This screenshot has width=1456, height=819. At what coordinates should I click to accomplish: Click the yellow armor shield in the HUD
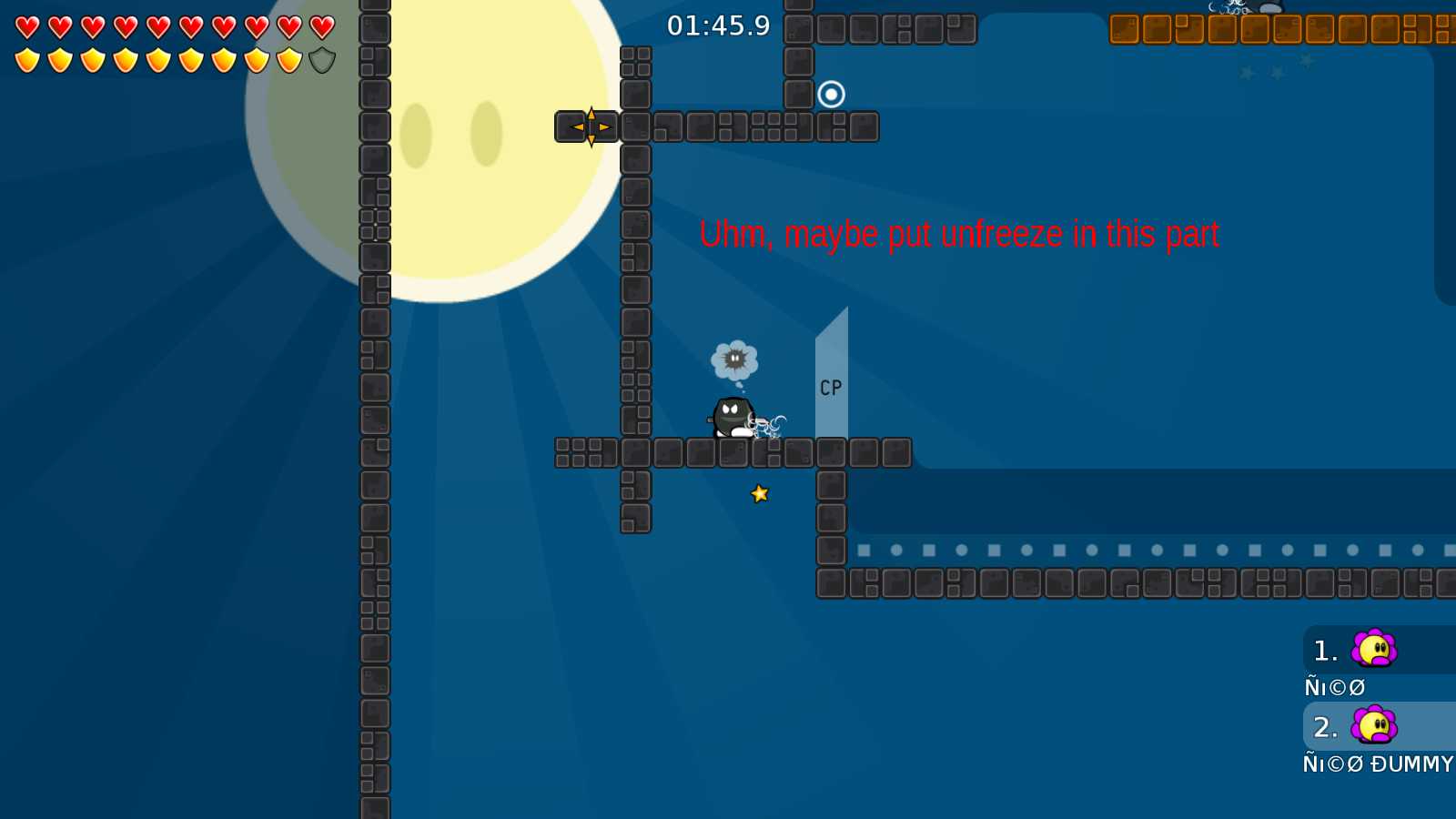click(27, 62)
